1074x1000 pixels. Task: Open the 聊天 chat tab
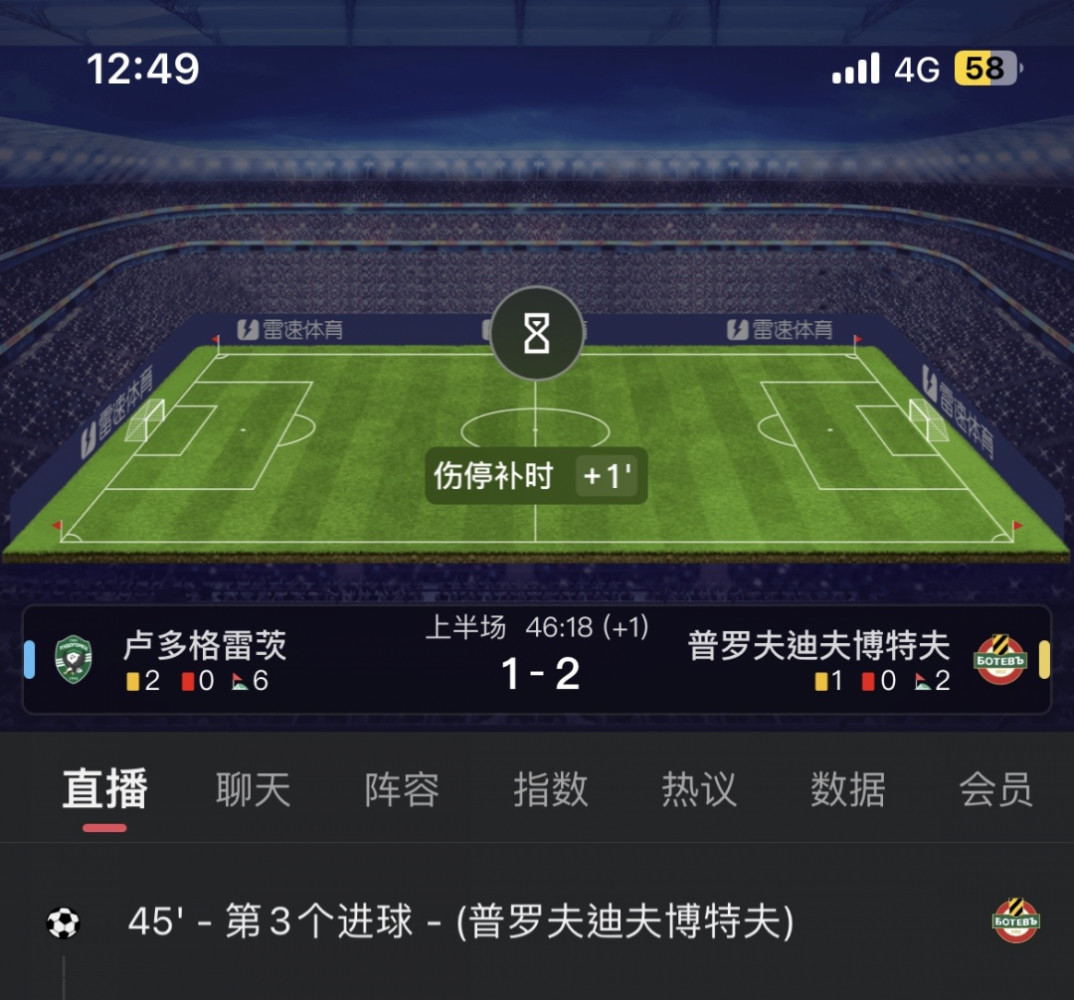[253, 790]
